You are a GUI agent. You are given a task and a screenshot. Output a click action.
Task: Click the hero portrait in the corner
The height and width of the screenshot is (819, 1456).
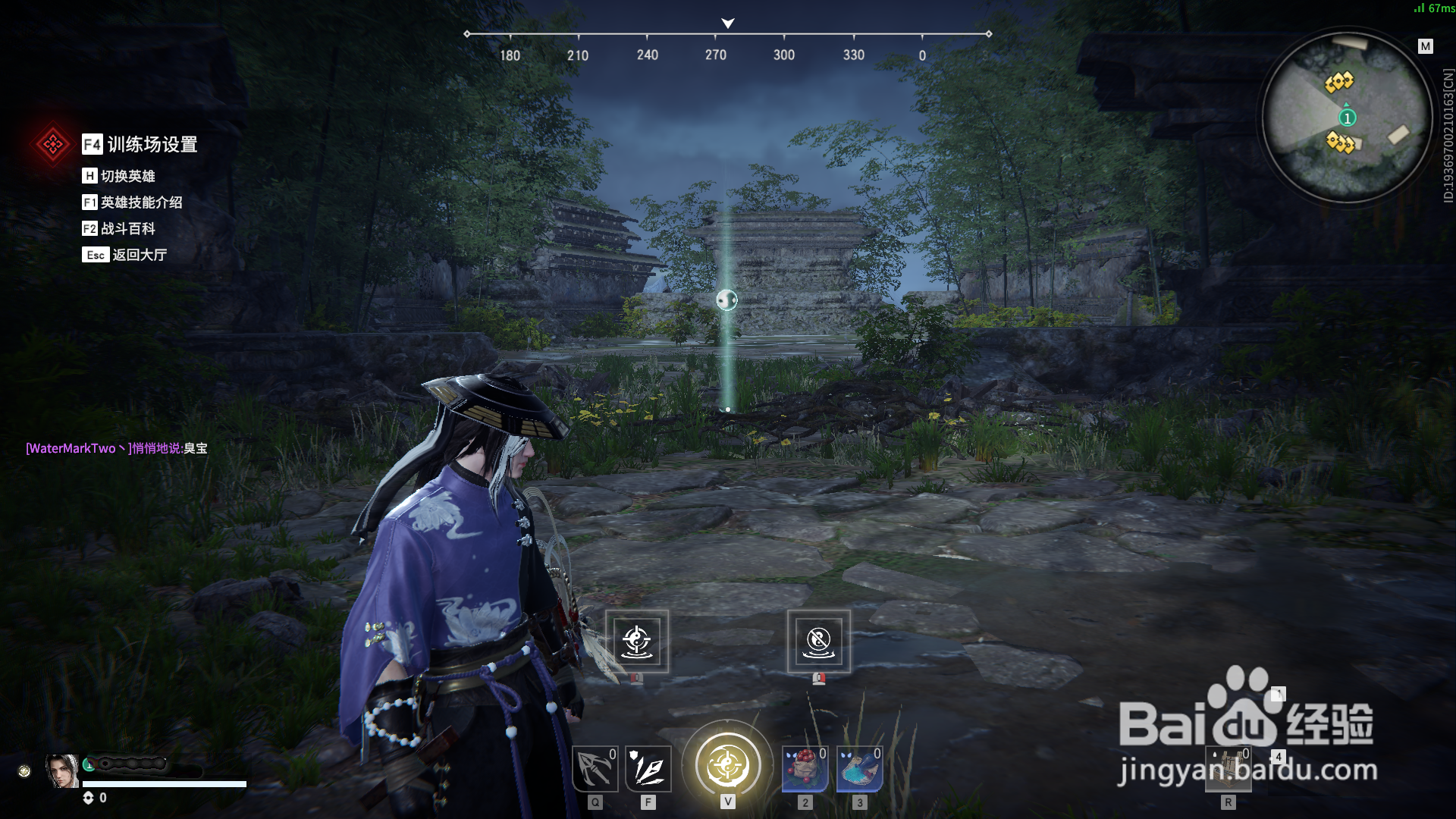point(62,771)
